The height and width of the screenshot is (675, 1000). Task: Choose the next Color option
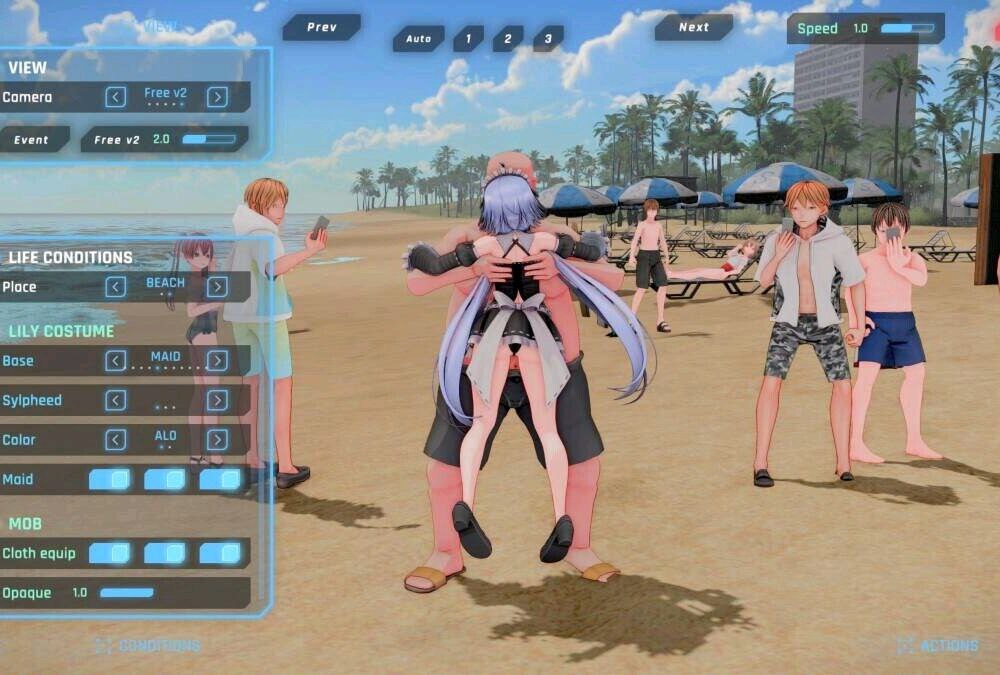point(217,440)
